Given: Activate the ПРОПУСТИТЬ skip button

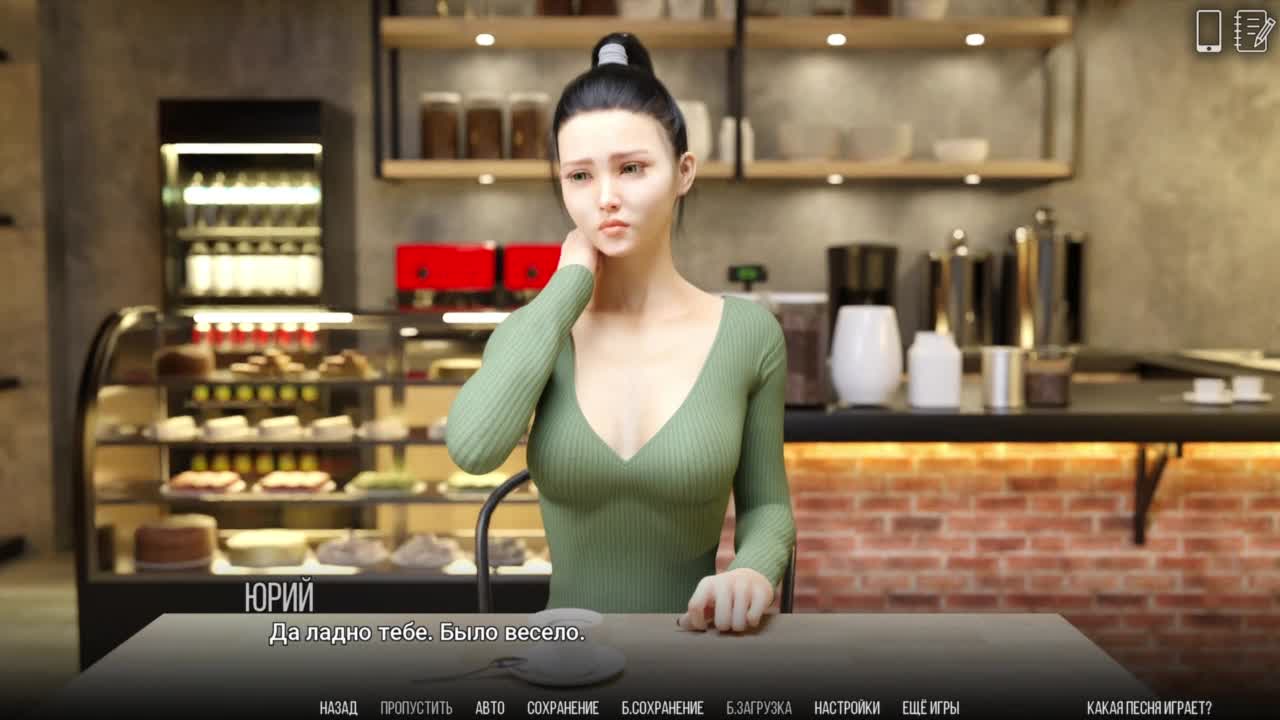Looking at the screenshot, I should 416,708.
